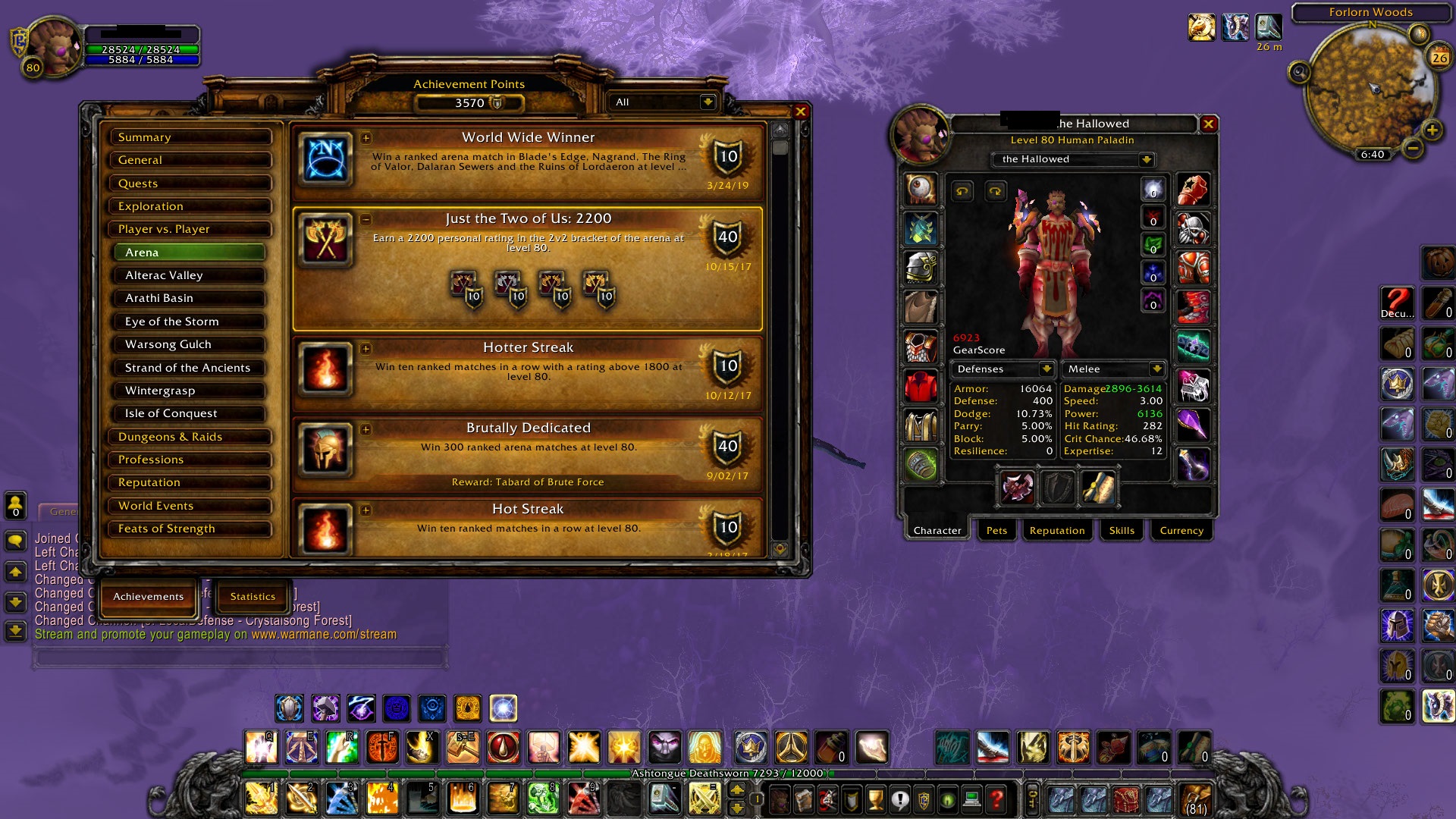Switch to the Statistics tab

tap(251, 597)
